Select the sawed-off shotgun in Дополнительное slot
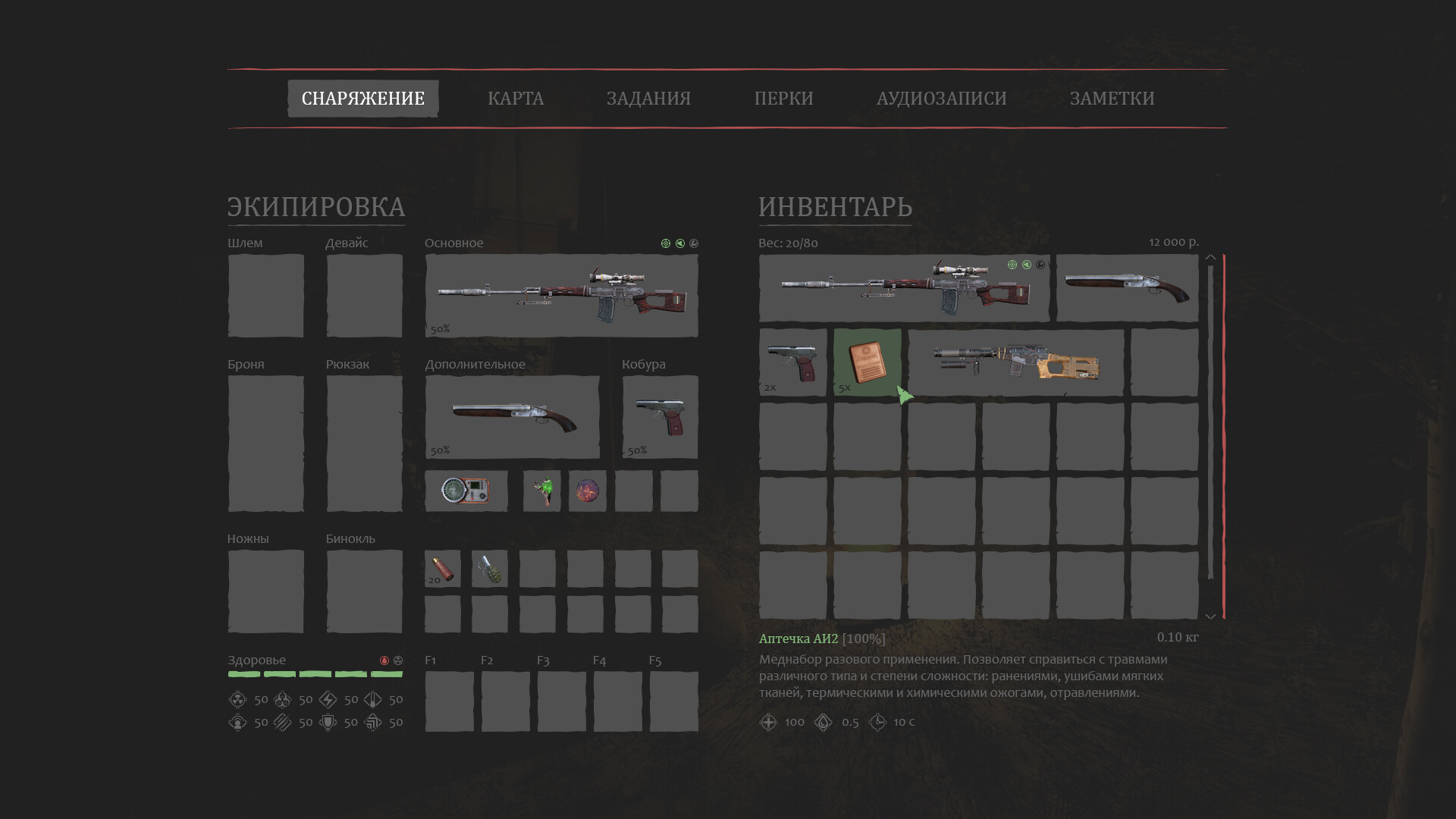The height and width of the screenshot is (819, 1456). click(512, 417)
